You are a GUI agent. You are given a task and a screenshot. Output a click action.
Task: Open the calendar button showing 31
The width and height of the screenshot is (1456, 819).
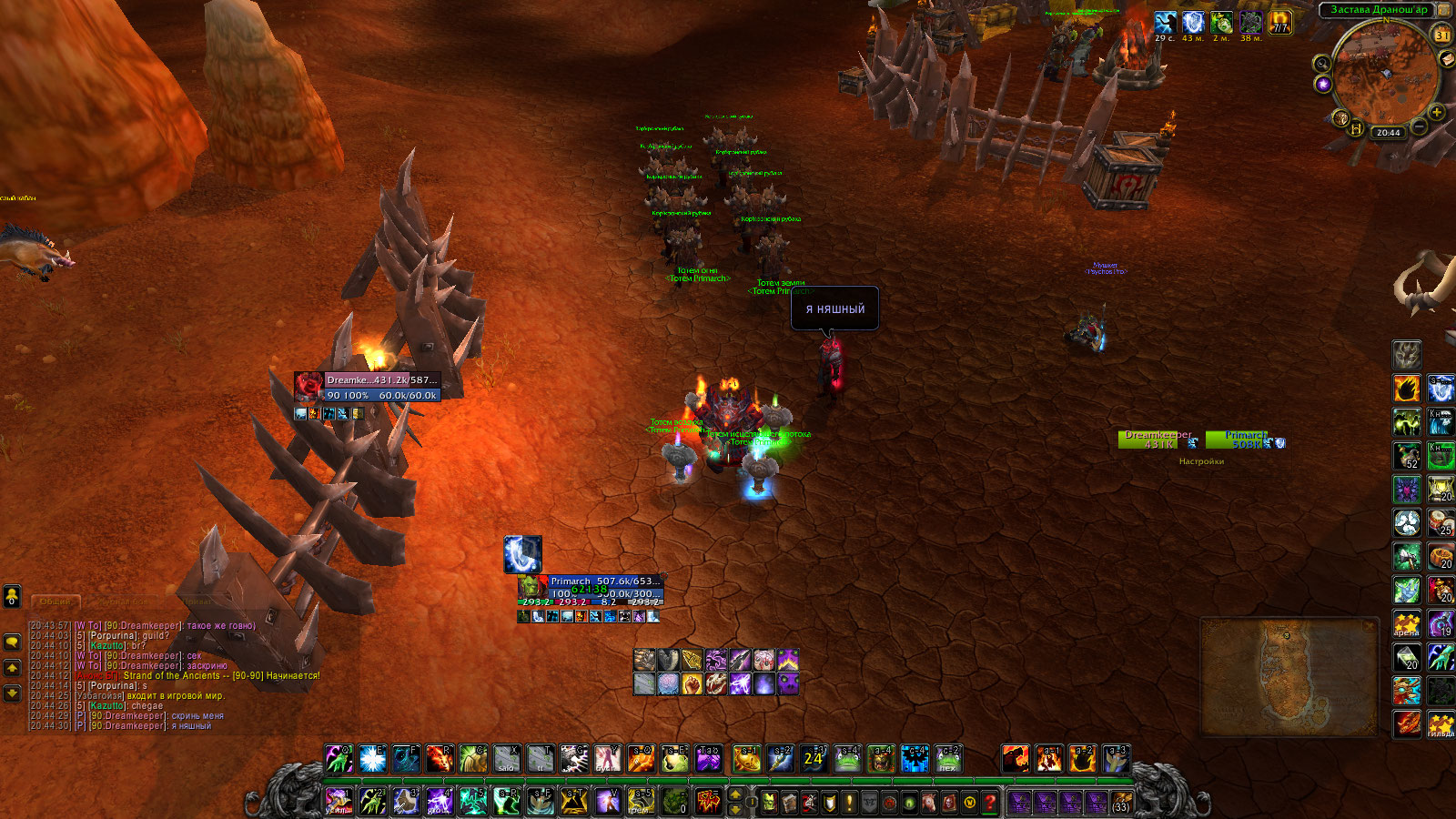1441,35
